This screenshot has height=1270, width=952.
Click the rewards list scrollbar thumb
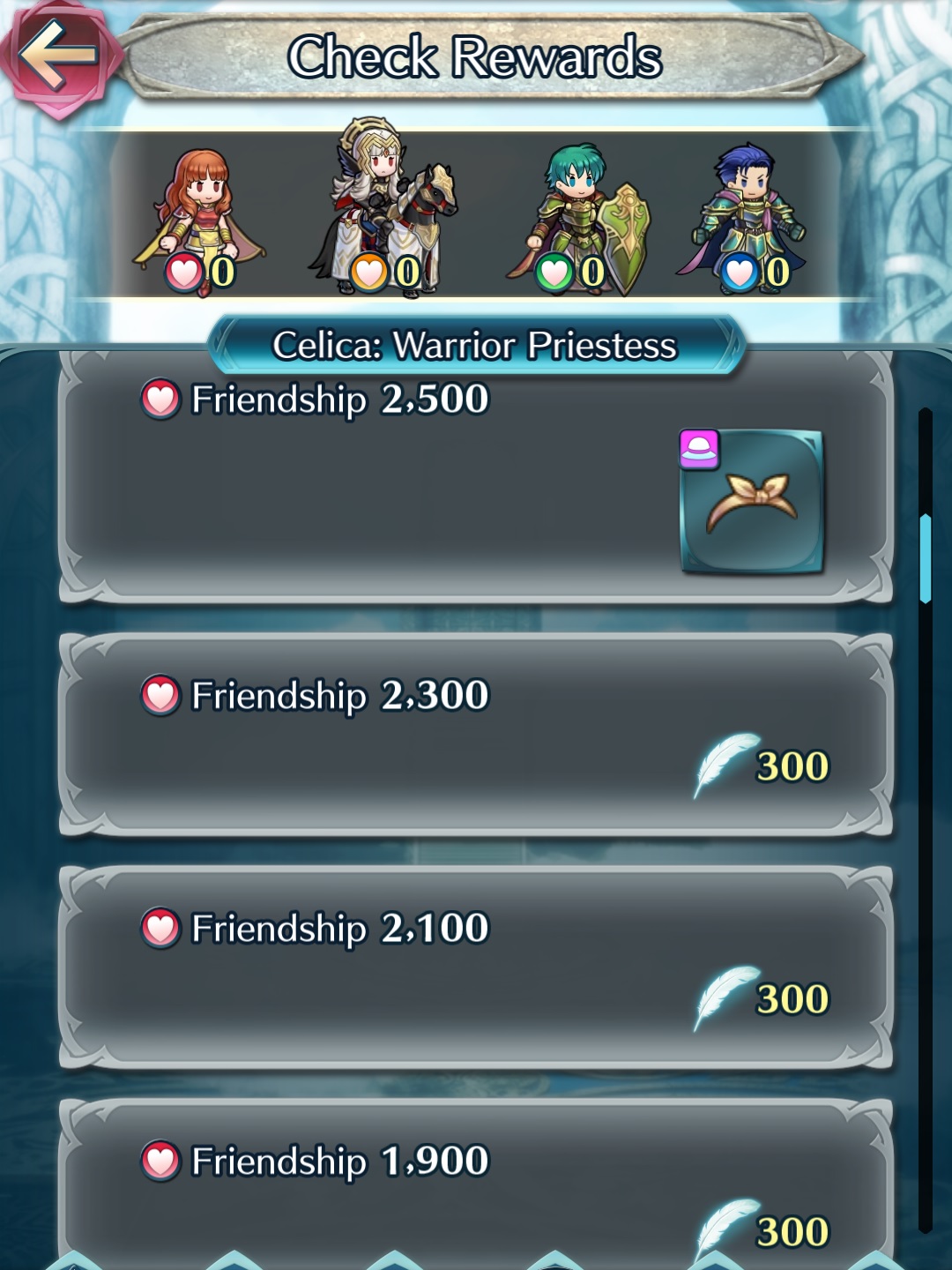tap(925, 557)
